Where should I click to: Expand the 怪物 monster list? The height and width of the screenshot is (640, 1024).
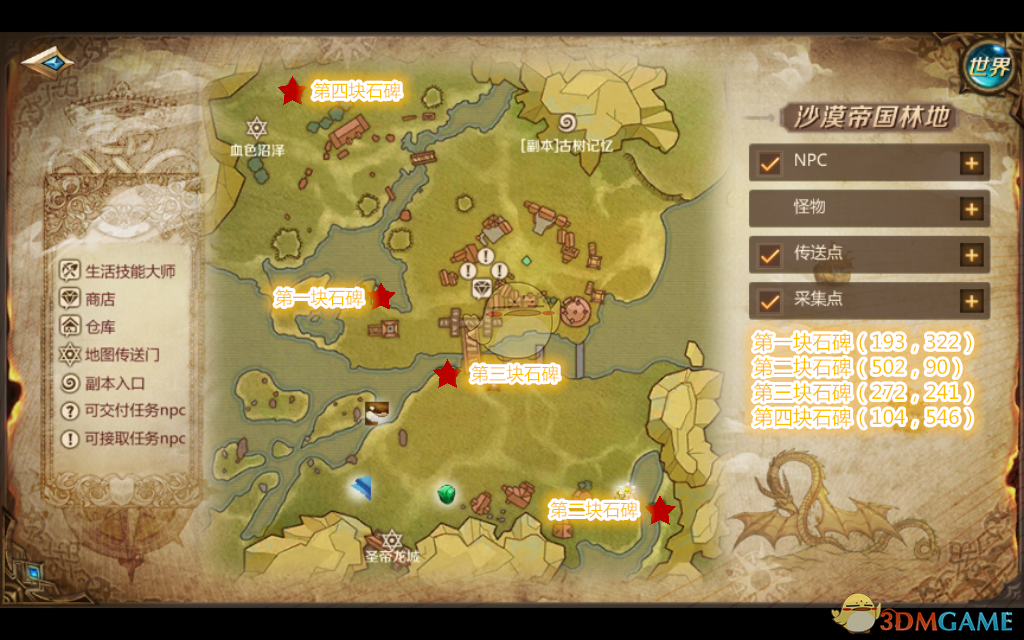[971, 208]
